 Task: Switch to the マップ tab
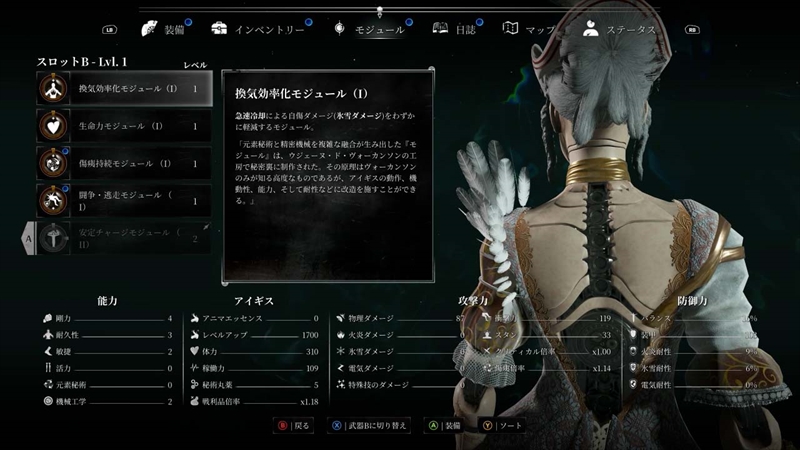531,30
